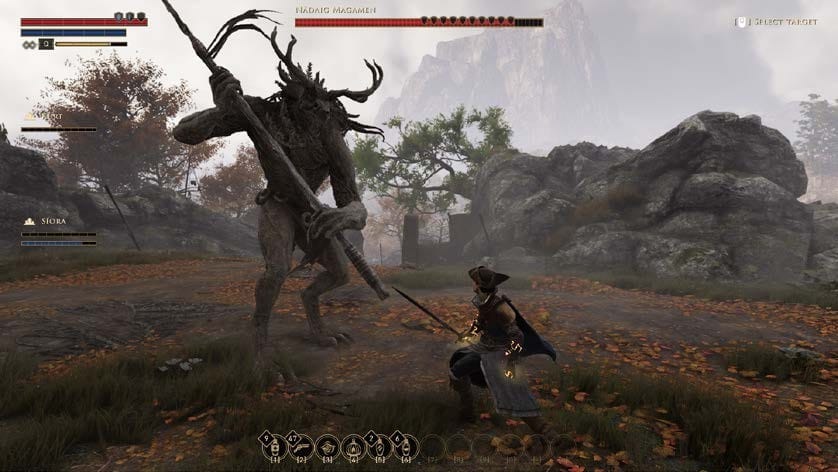Select companion Kurt's party frame
This screenshot has width=838, height=472.
59,121
